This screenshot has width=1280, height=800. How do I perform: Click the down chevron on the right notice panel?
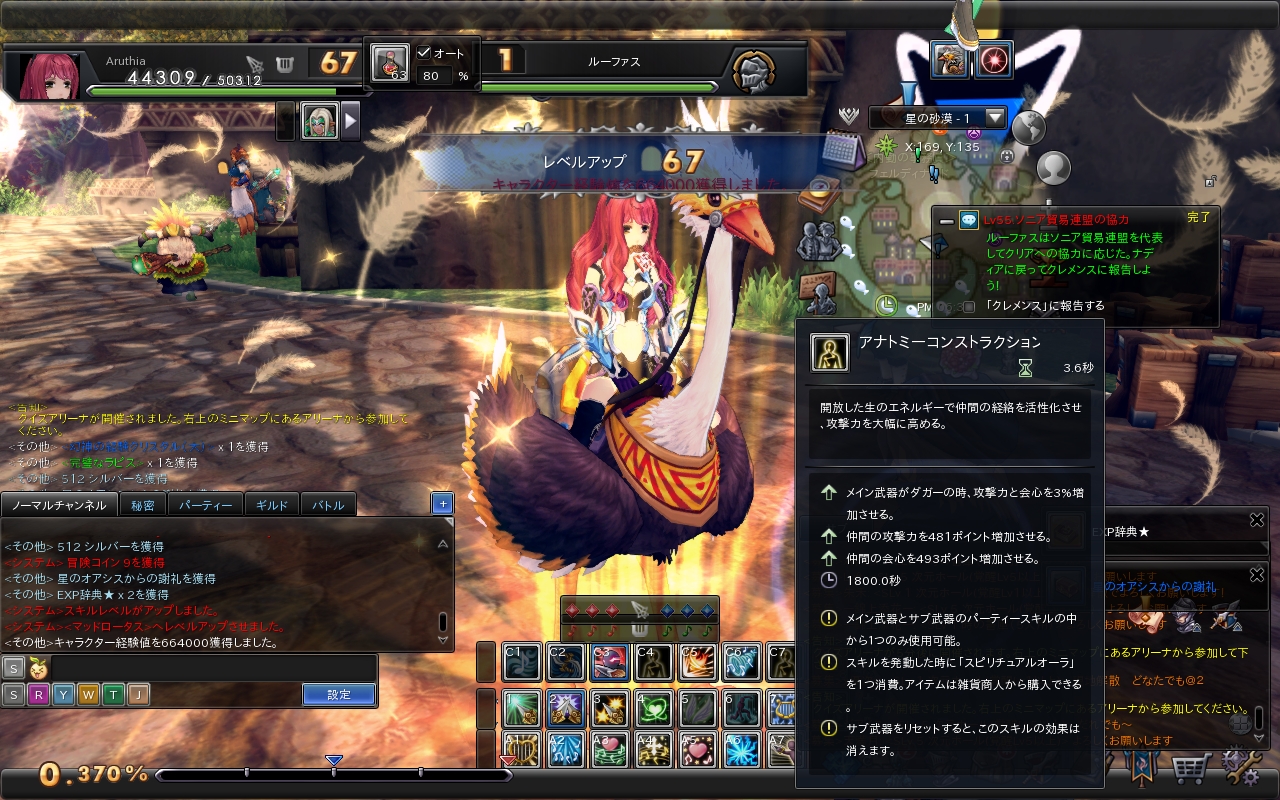click(1257, 737)
